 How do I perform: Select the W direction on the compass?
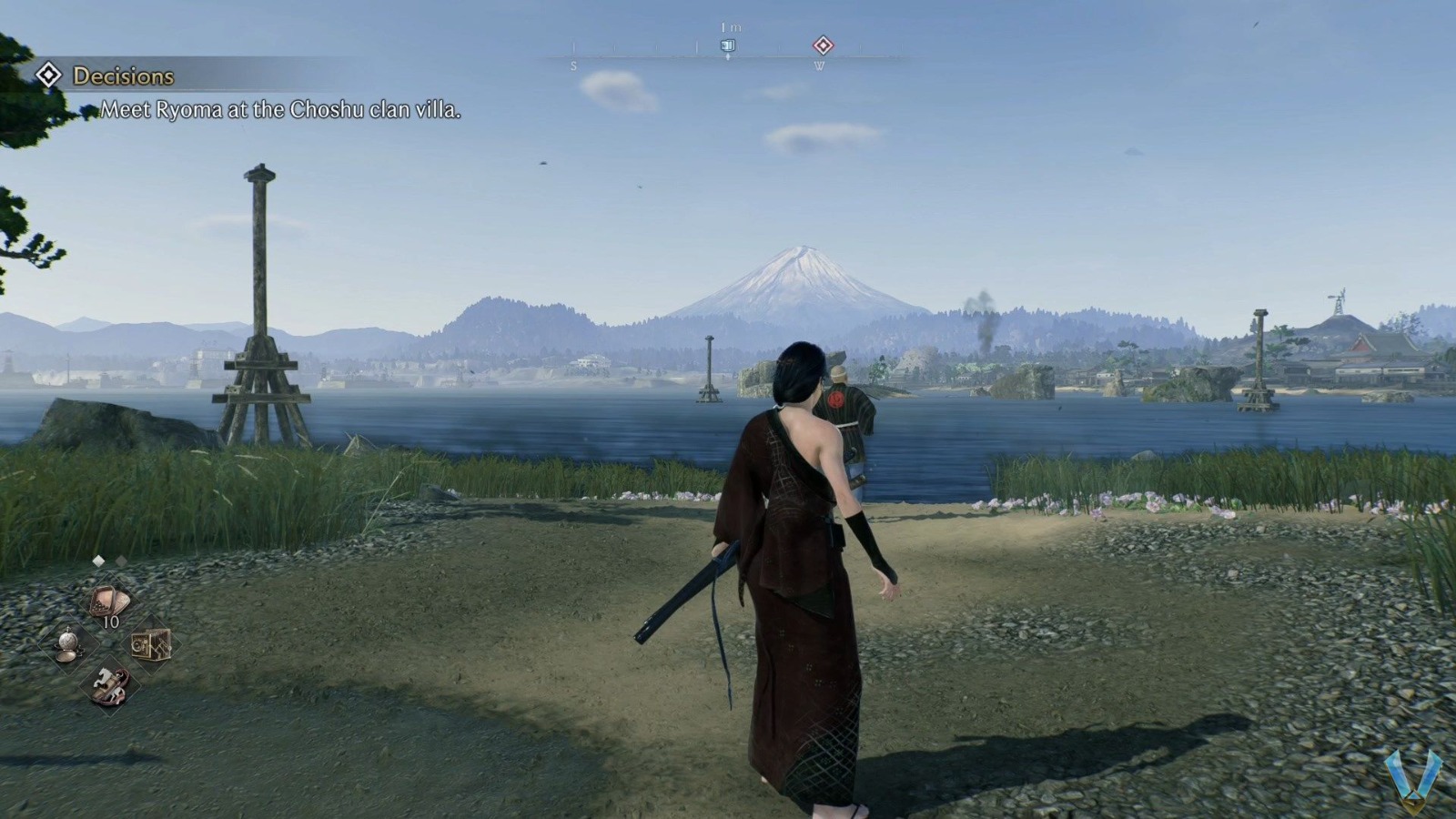(820, 65)
